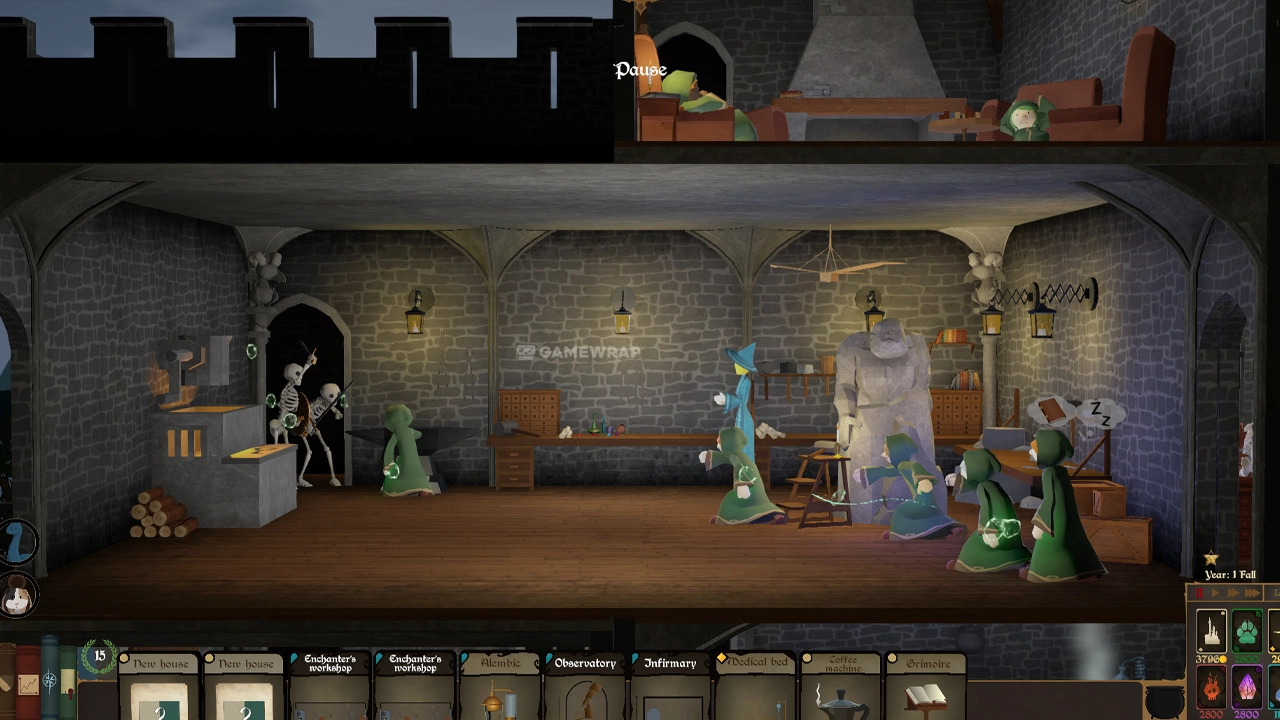1280x720 pixels.
Task: Open the blue compass book
Action: point(50,678)
